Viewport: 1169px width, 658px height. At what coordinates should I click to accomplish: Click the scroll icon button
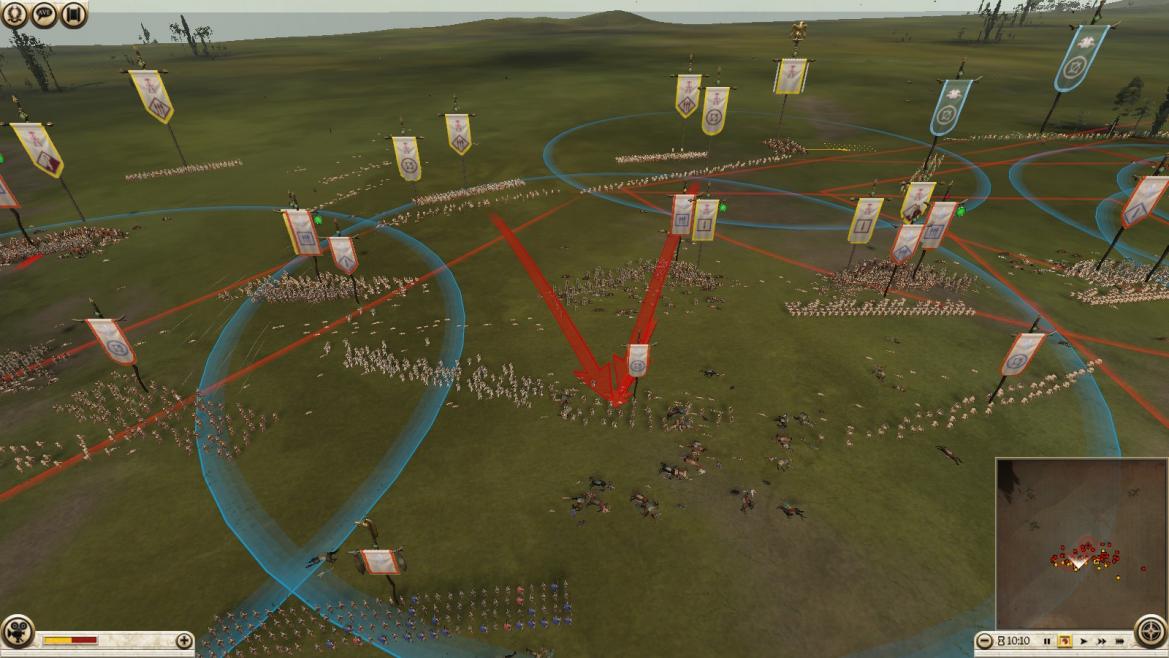(72, 13)
